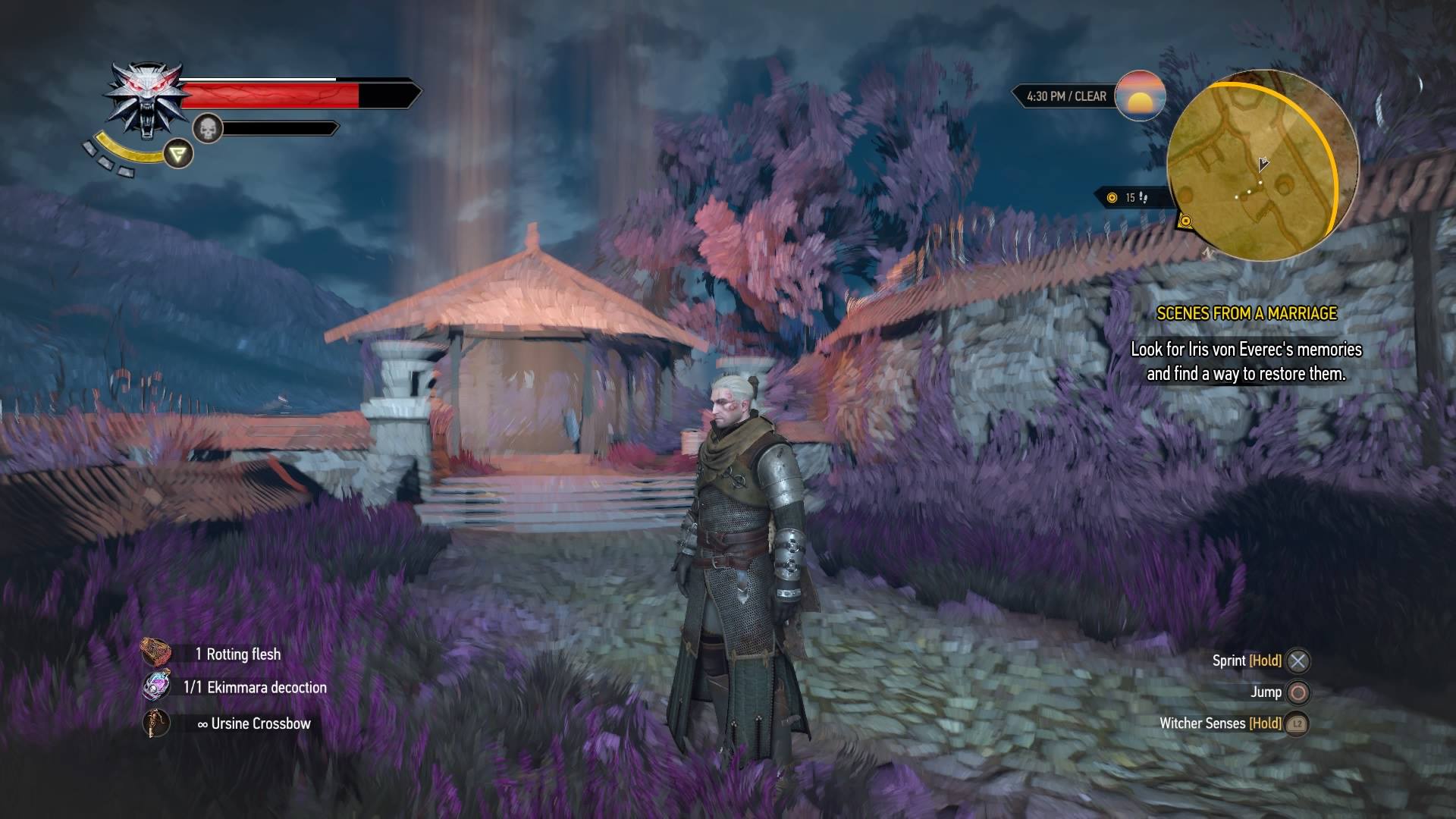Click the wolf medallion icon
Screen dimensions: 1456x819
[146, 99]
